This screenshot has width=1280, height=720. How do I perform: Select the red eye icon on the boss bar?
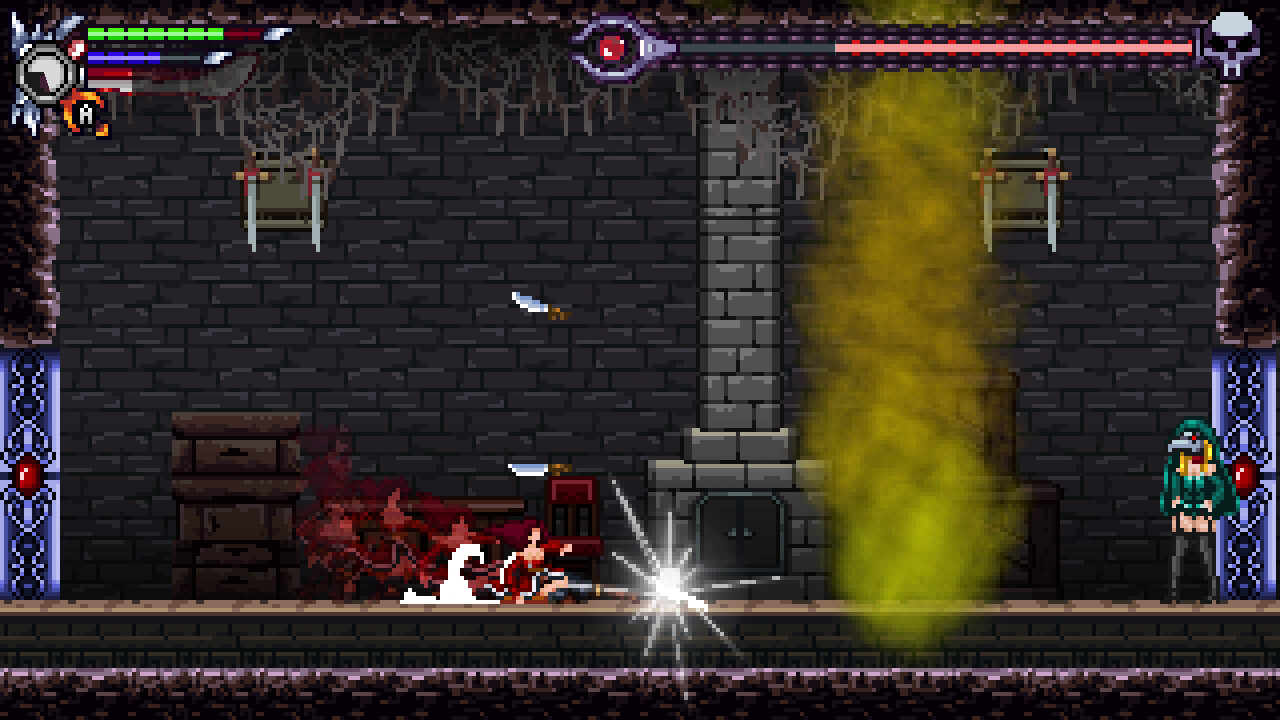coord(612,46)
